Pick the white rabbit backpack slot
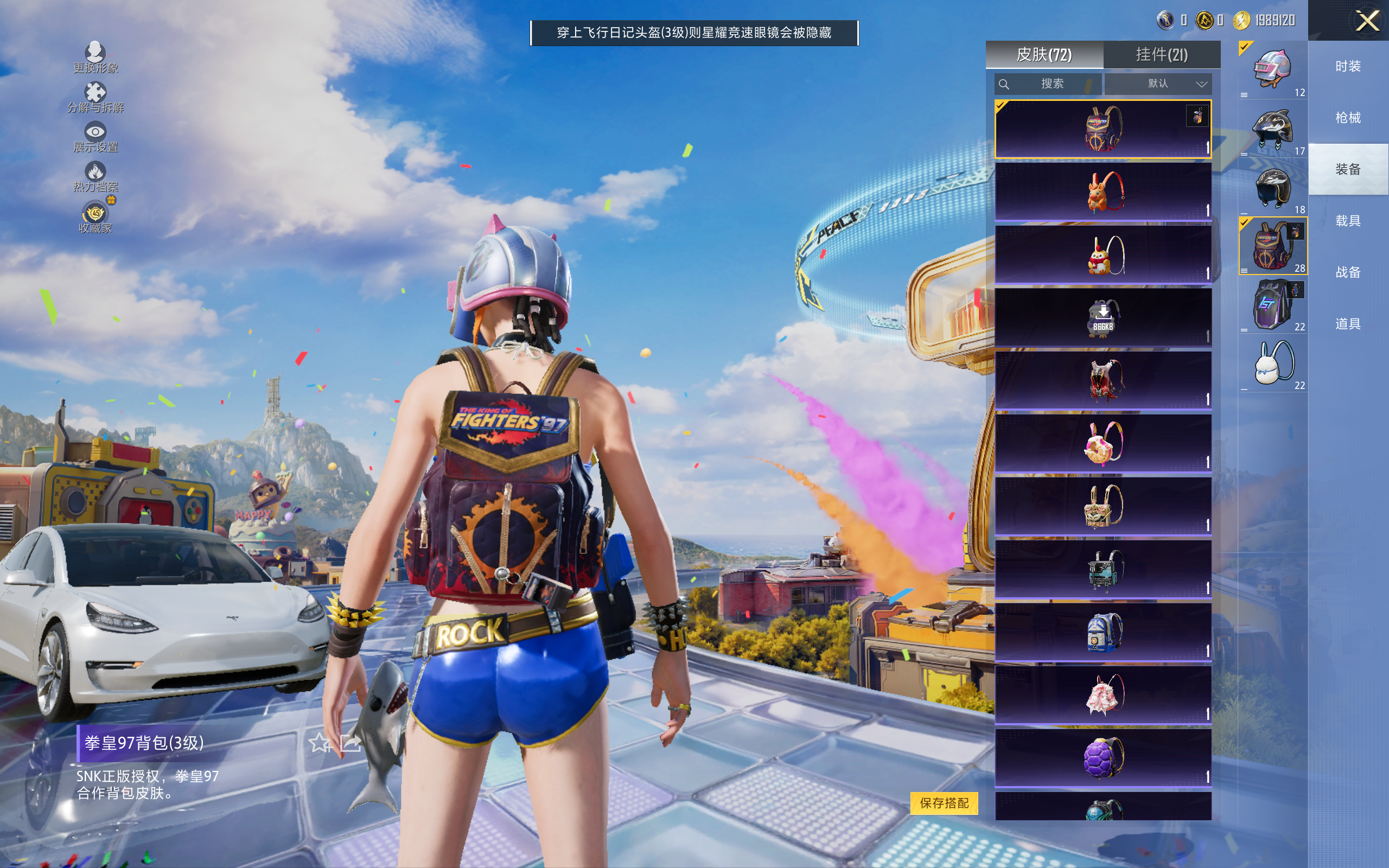Screen dimensions: 1389x868 tap(1272, 364)
